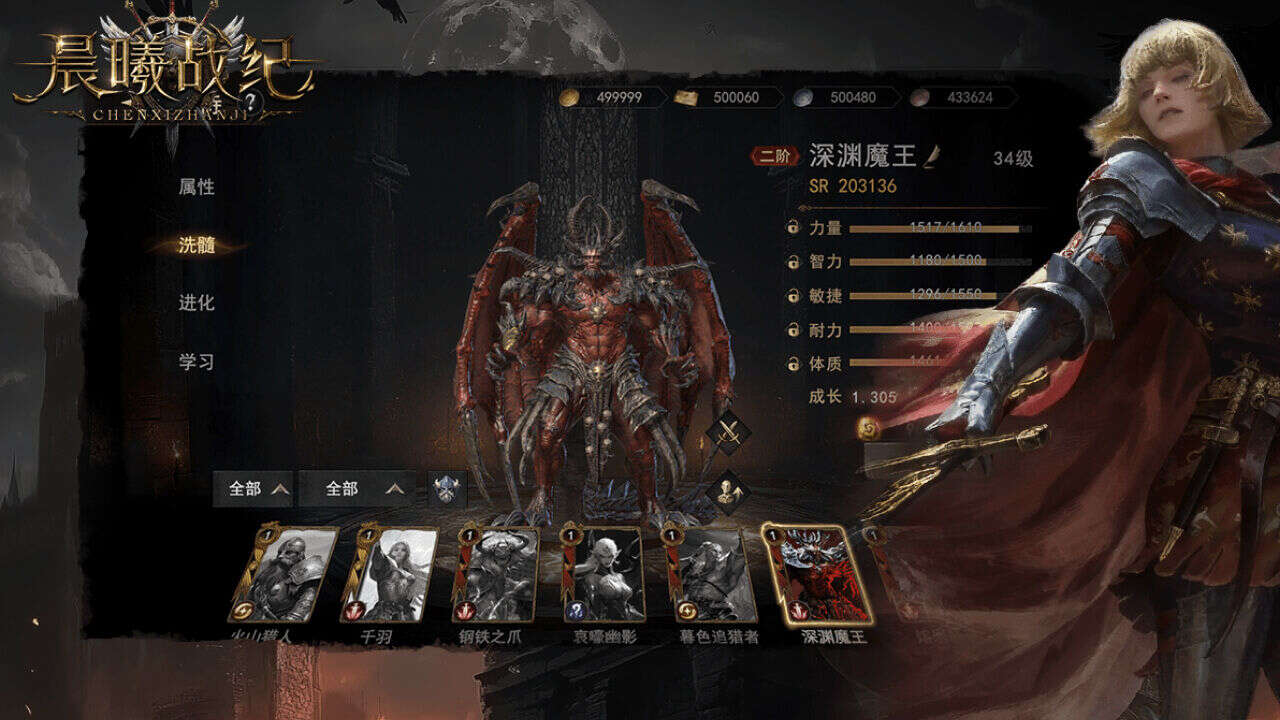Toggle the lock beside 力量
The image size is (1280, 720).
[x=793, y=228]
